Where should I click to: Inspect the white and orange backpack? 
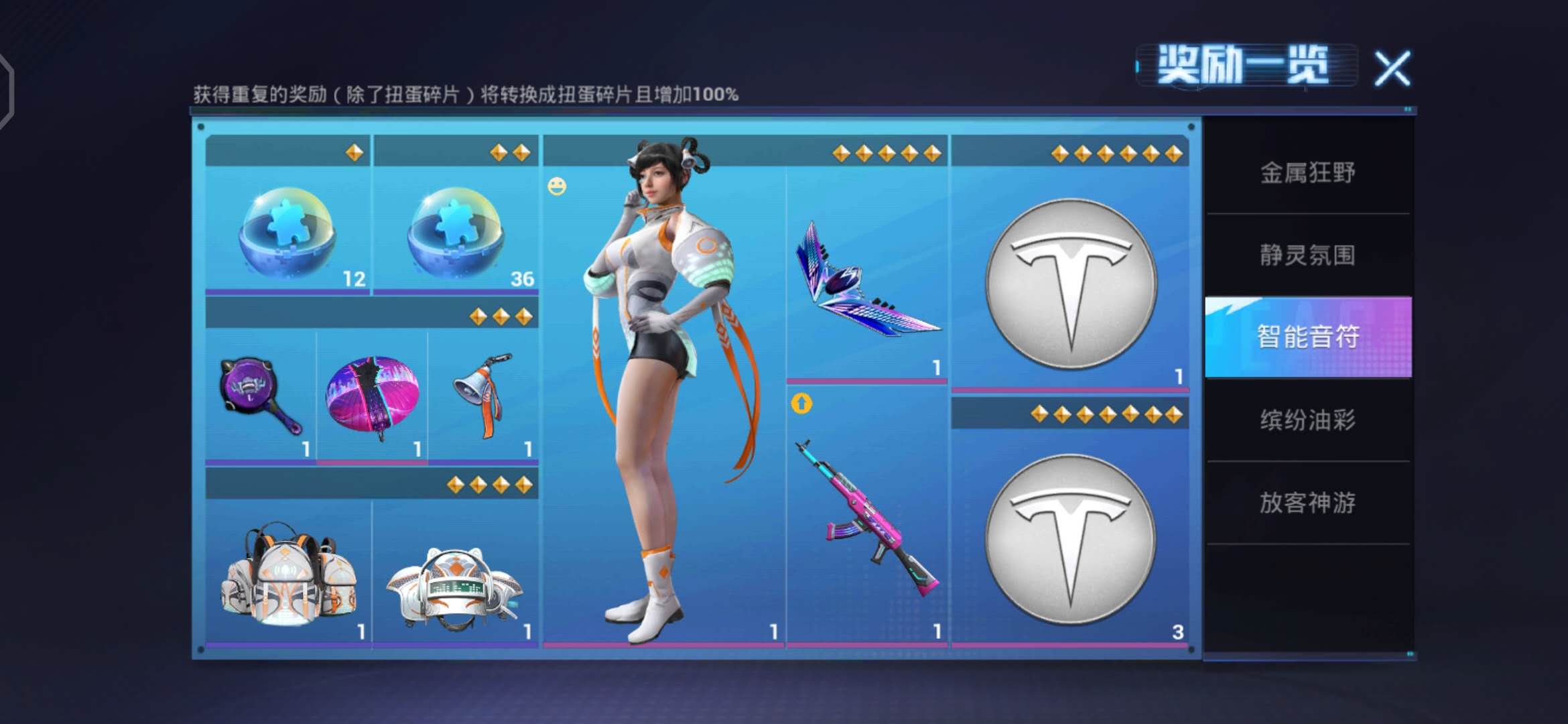tap(288, 575)
